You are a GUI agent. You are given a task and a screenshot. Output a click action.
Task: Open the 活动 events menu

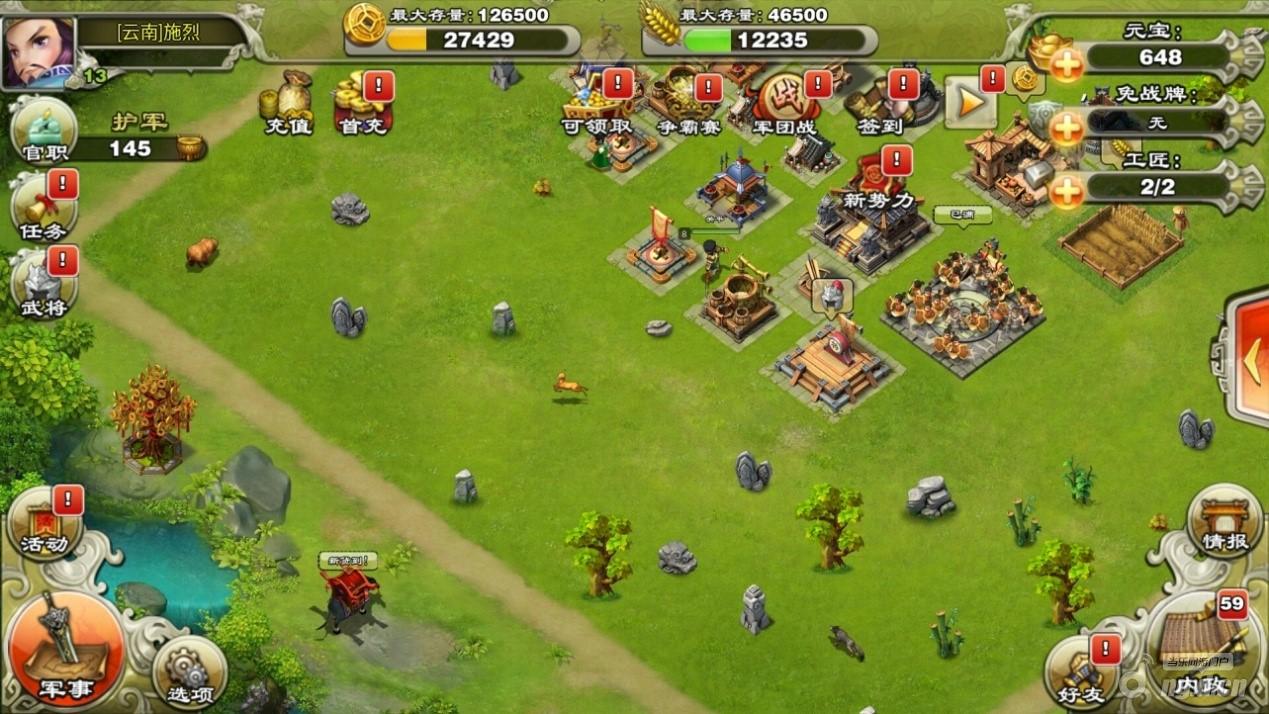click(45, 523)
